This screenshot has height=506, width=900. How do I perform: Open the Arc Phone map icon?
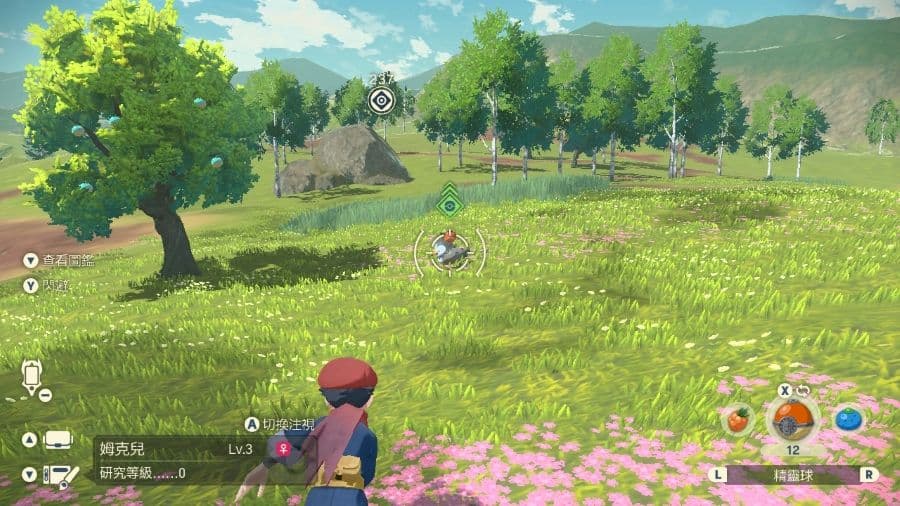[x=33, y=377]
